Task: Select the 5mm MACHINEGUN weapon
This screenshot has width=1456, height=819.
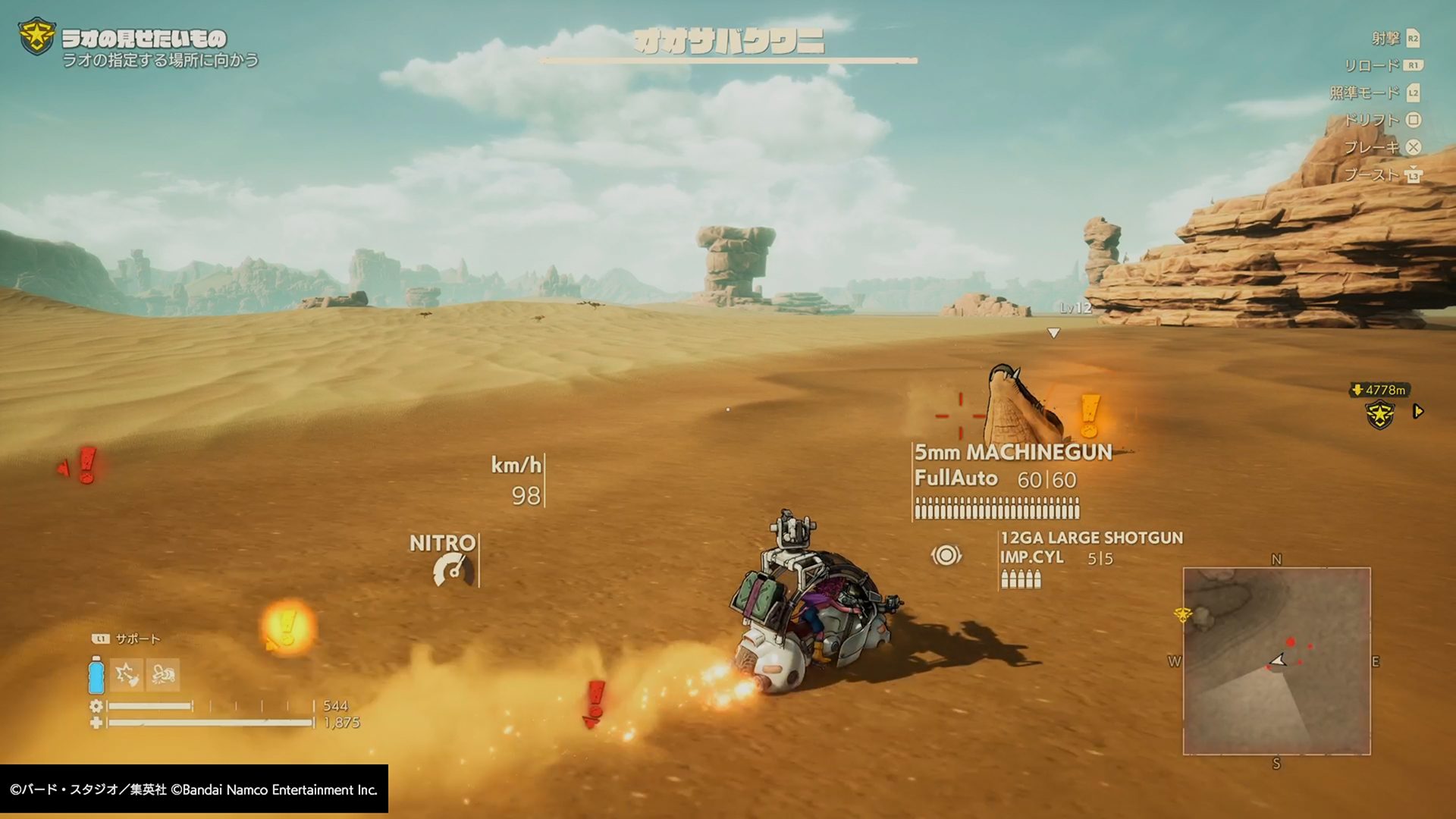Action: point(1012,453)
